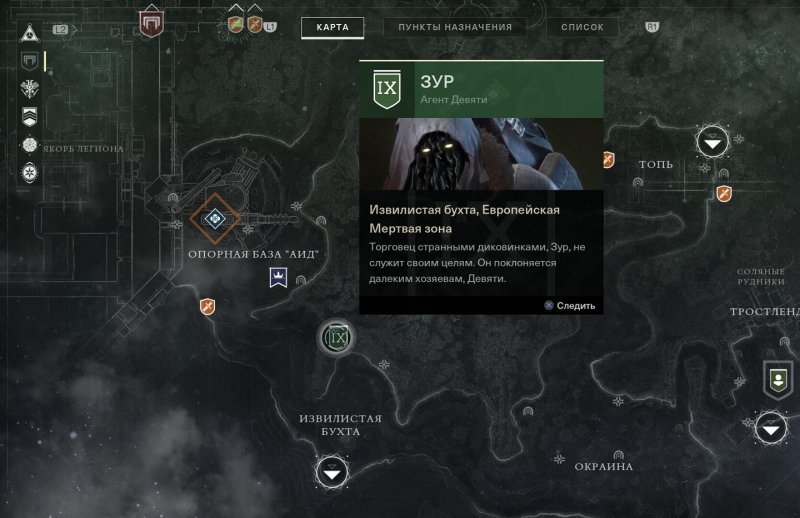800x518 pixels.
Task: Pick the fast travel point below Тростленд
Action: 770,429
